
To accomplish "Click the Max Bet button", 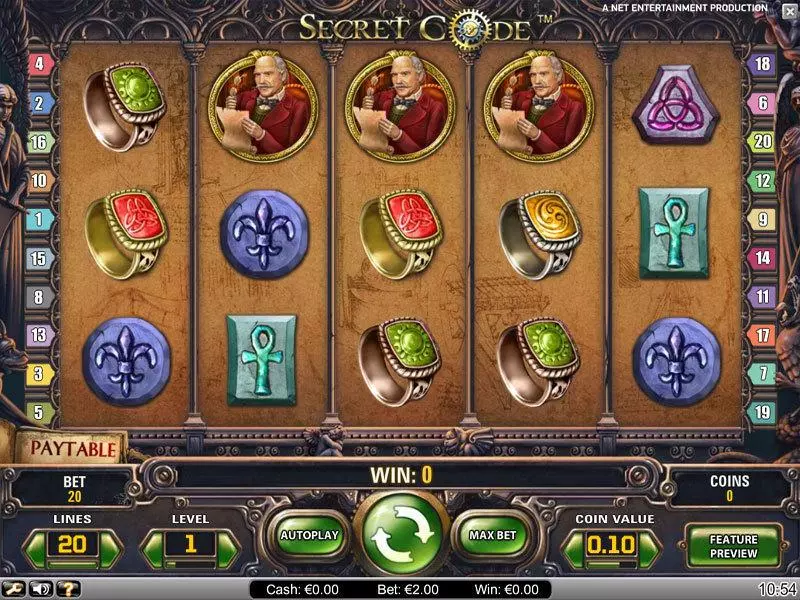I will pos(492,535).
